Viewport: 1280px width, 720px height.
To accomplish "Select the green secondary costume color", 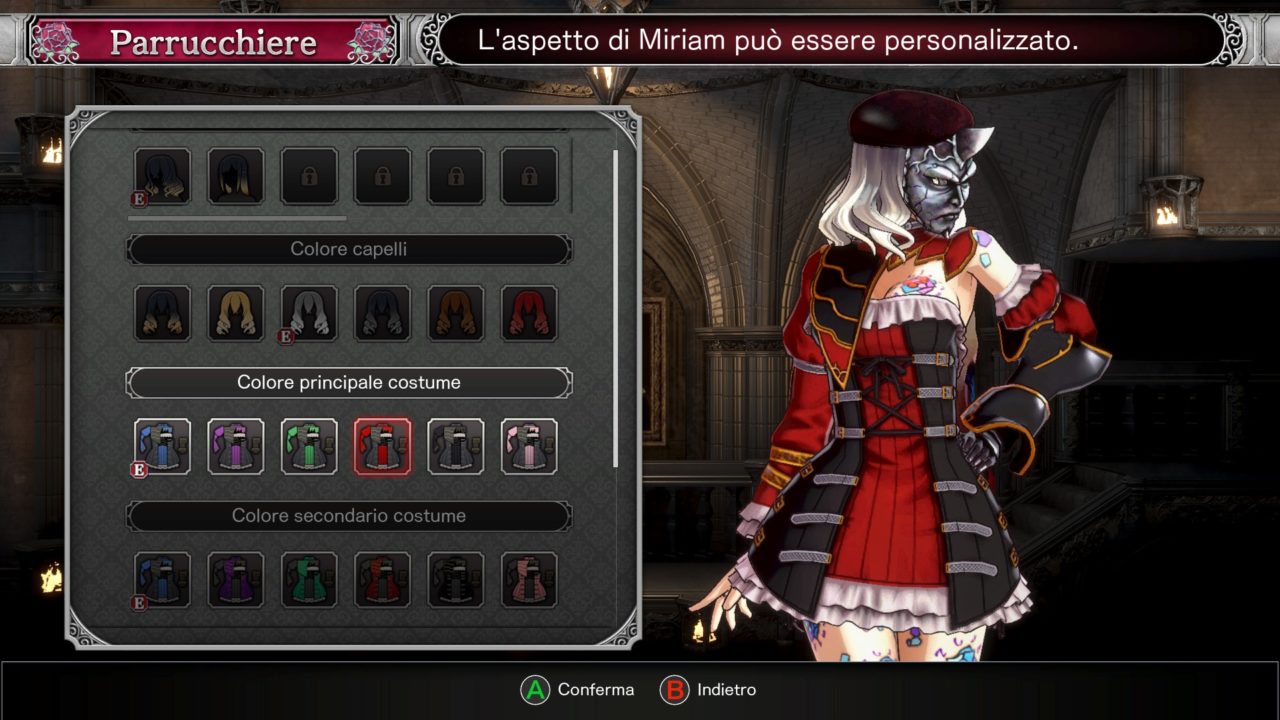I will click(309, 580).
